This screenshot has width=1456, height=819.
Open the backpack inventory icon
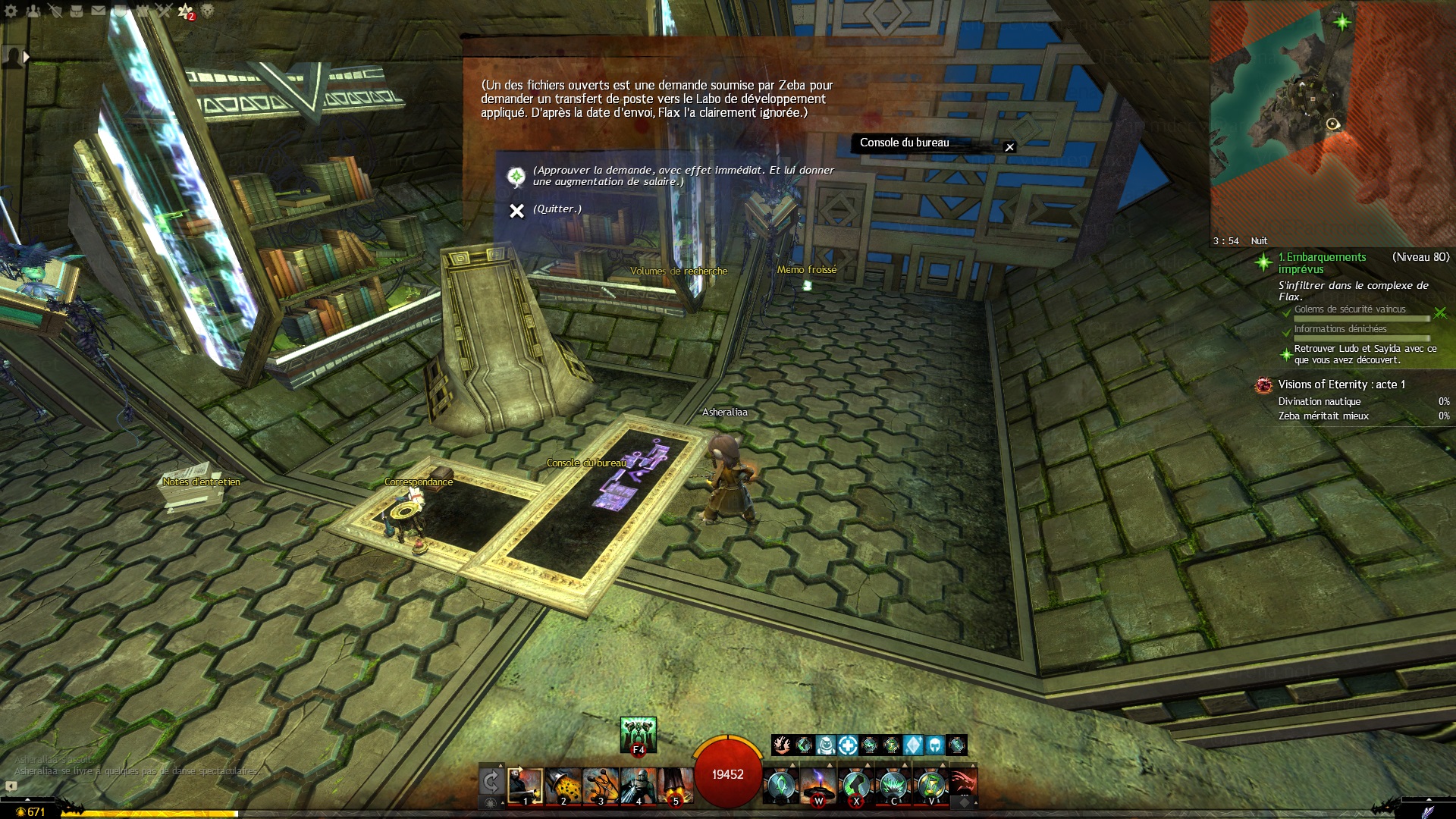[x=77, y=11]
